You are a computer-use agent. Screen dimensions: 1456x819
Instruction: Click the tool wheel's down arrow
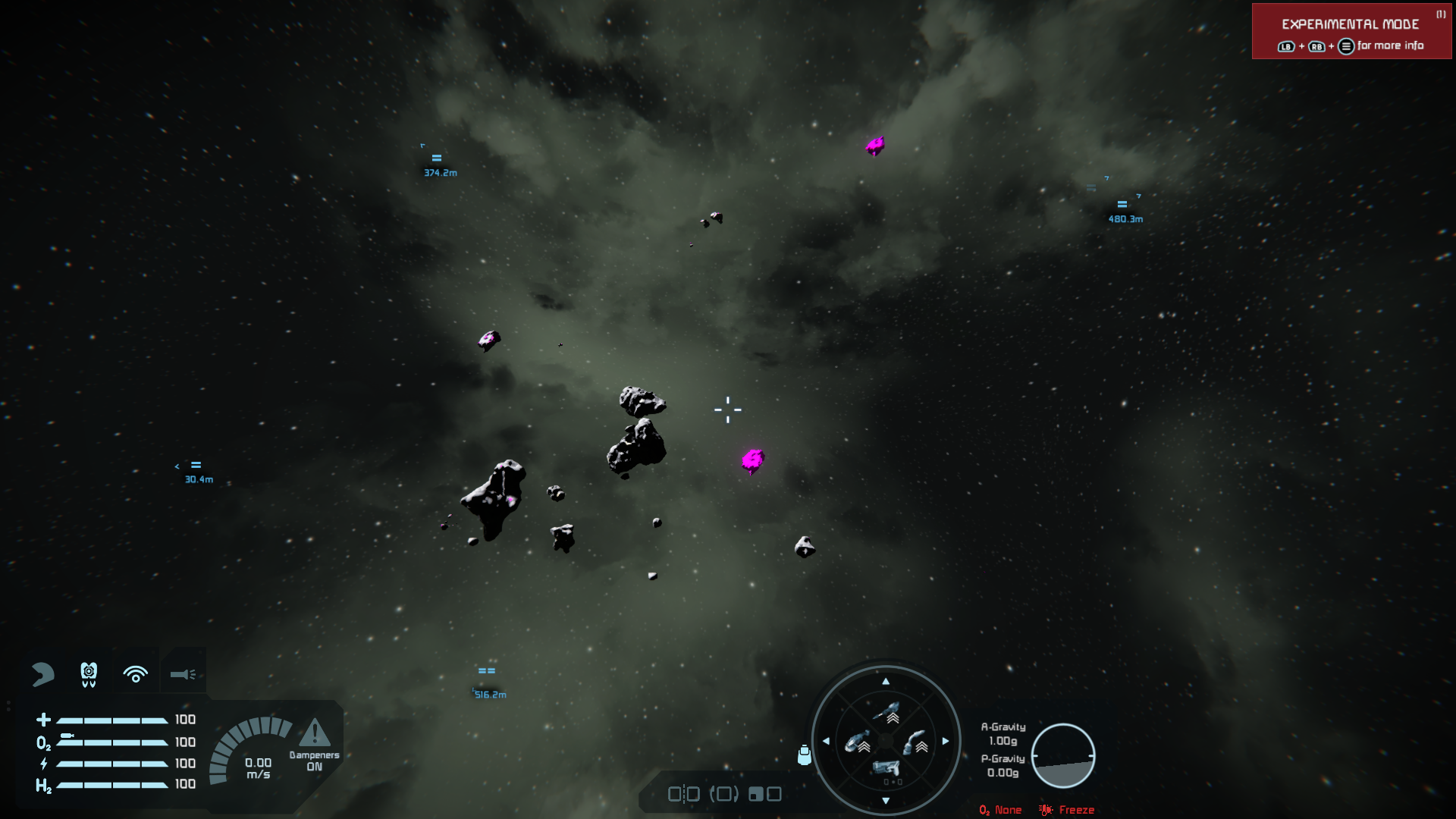886,801
